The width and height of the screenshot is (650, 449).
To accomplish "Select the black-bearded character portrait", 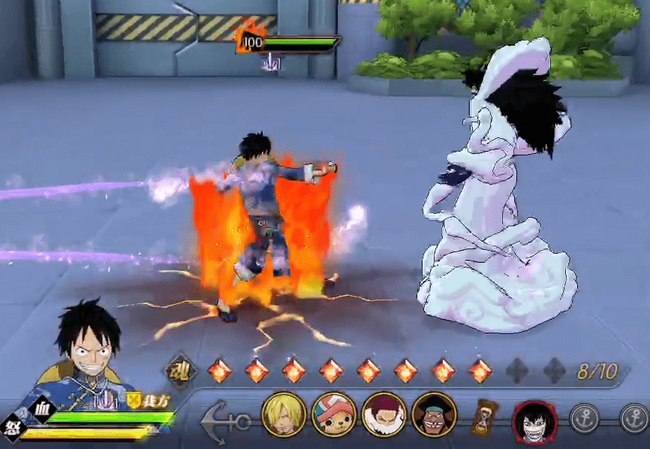I will (432, 414).
